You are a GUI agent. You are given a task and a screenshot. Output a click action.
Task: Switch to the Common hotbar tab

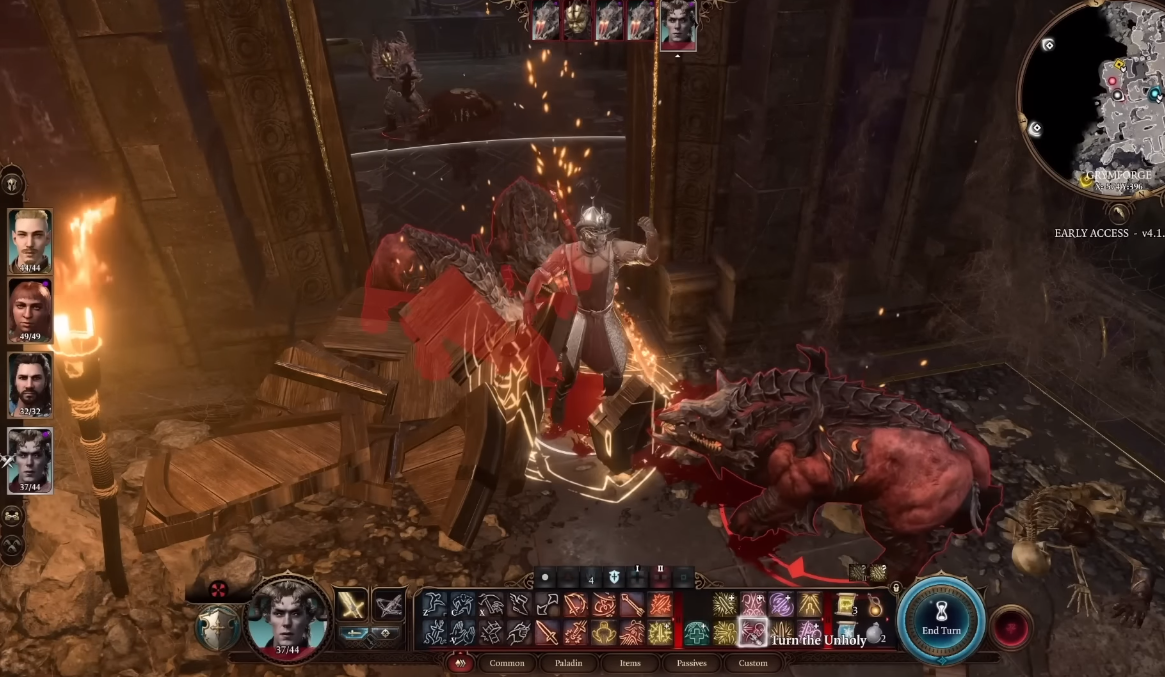coord(507,663)
